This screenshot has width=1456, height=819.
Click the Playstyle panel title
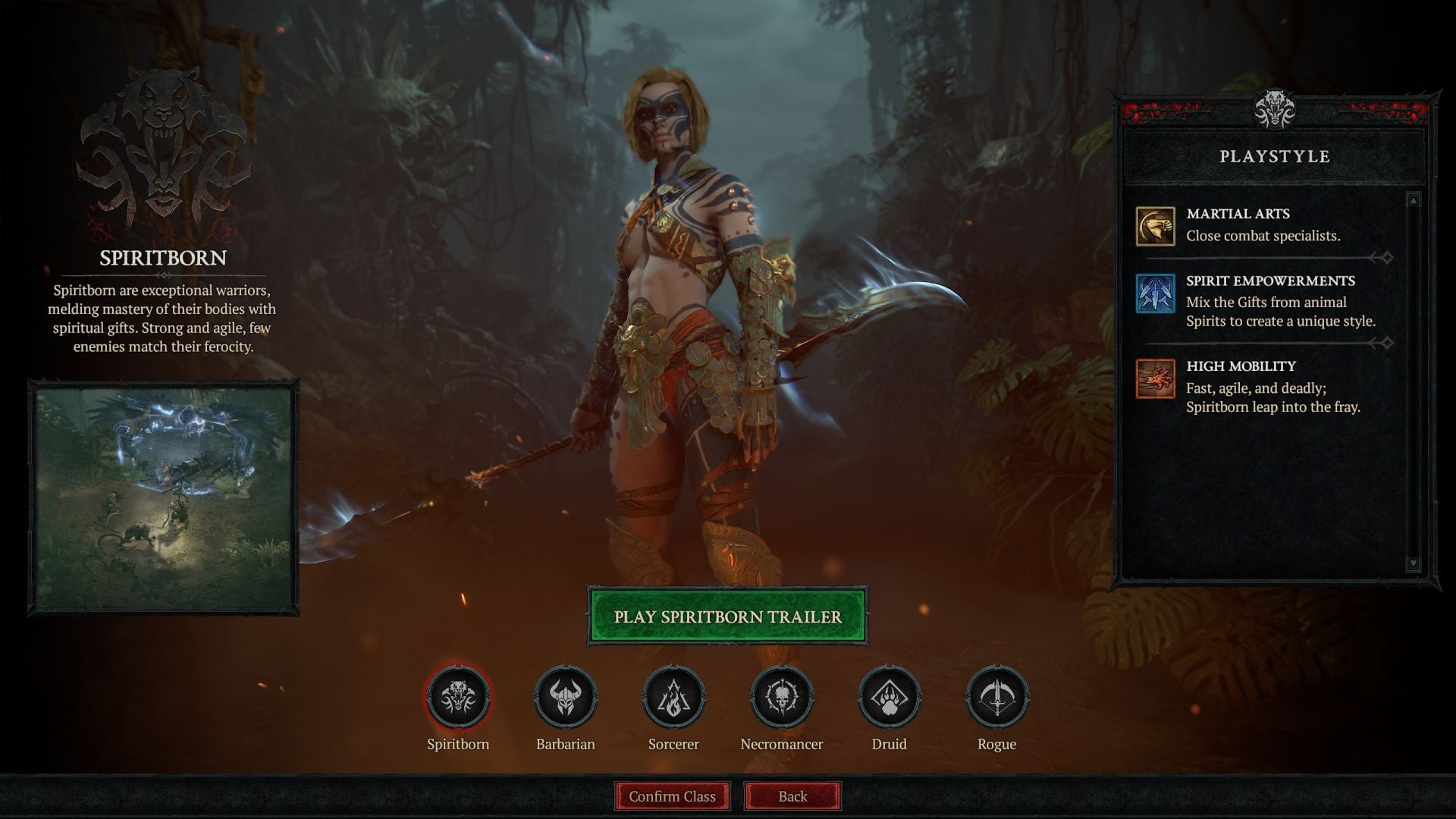tap(1275, 158)
